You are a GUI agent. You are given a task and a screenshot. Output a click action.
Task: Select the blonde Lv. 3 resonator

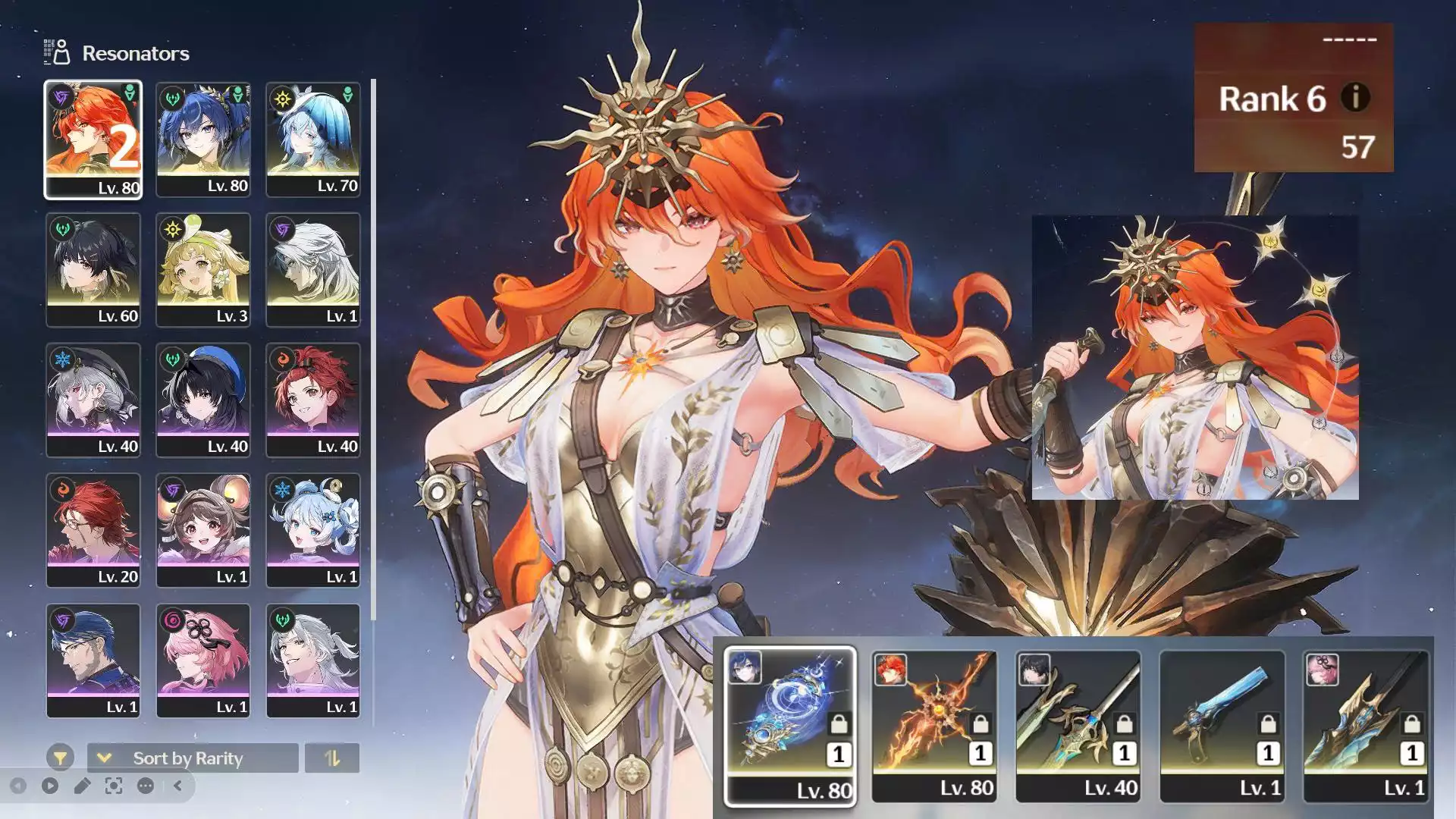coord(203,270)
